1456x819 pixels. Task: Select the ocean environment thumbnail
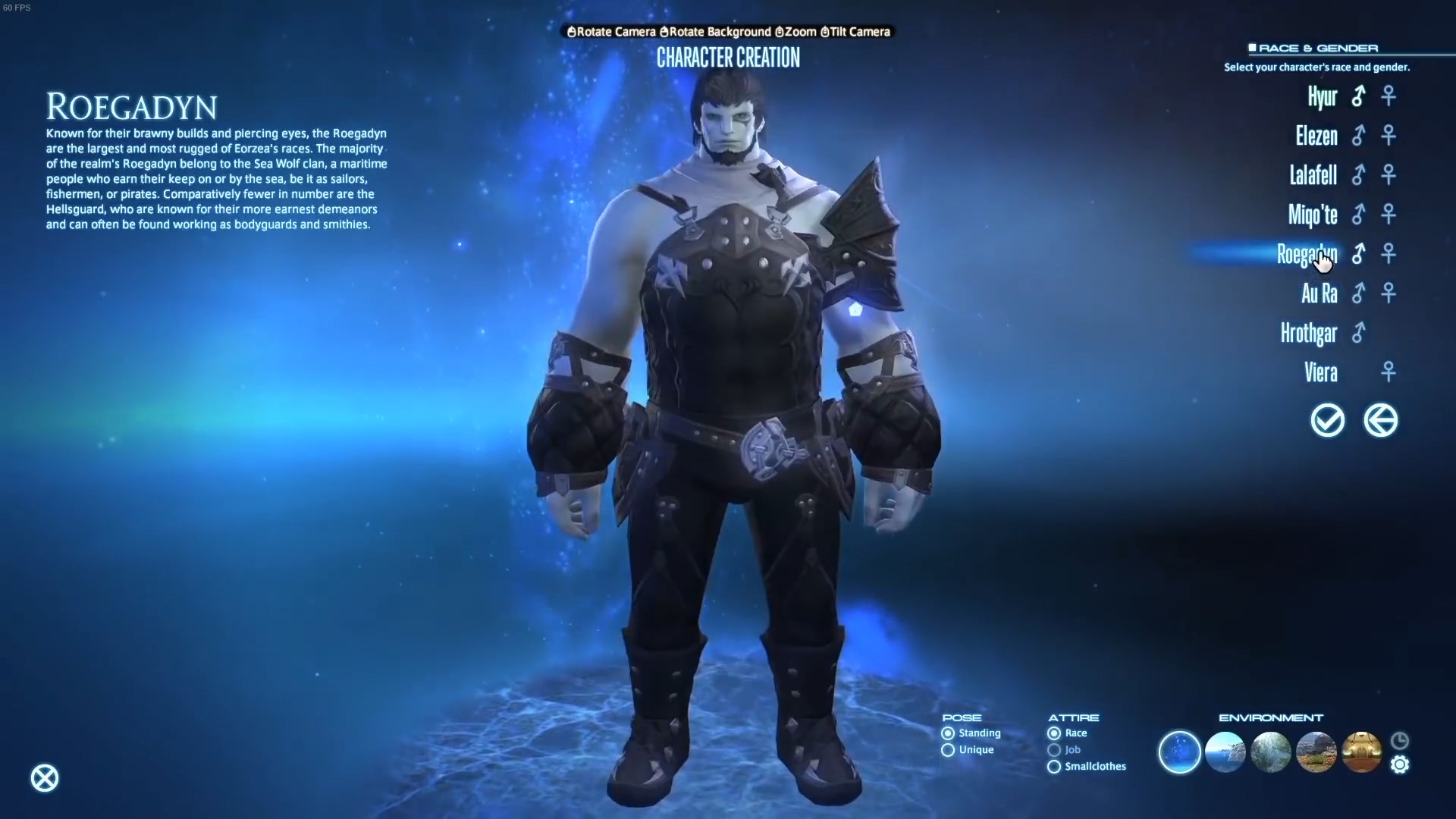tap(1225, 752)
